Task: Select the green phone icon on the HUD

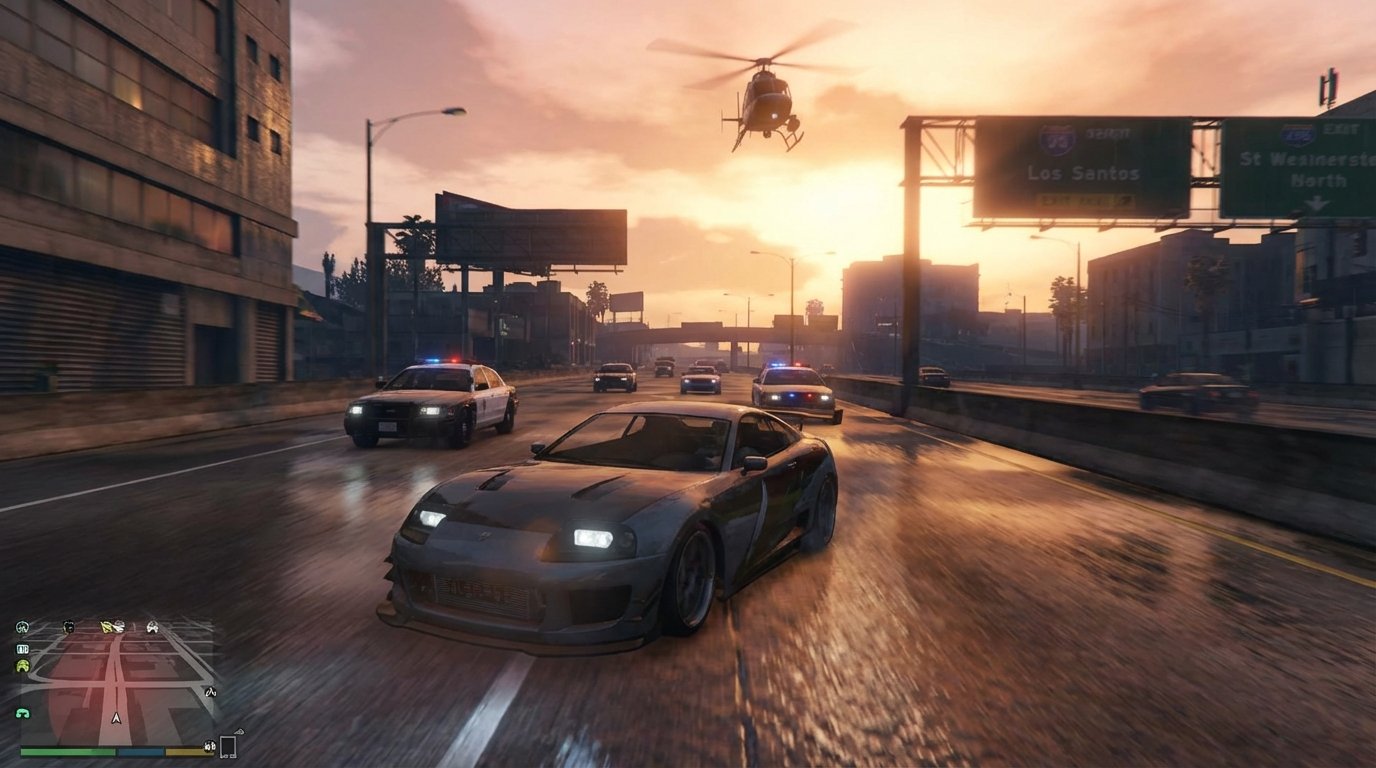Action: 24,713
